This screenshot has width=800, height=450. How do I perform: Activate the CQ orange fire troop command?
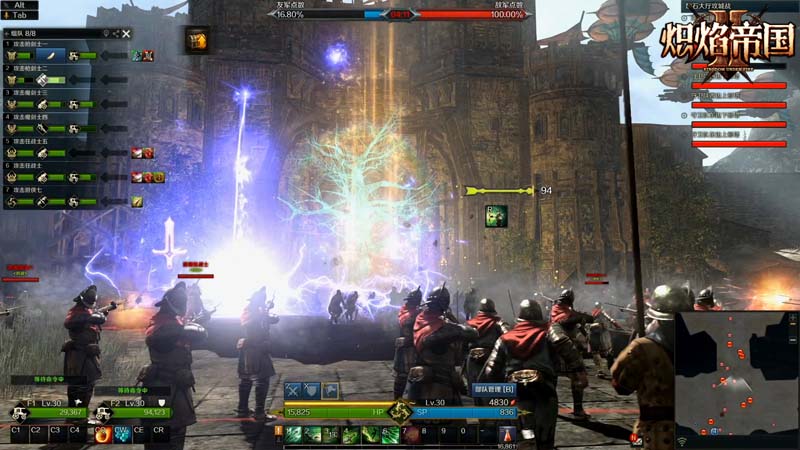click(101, 434)
